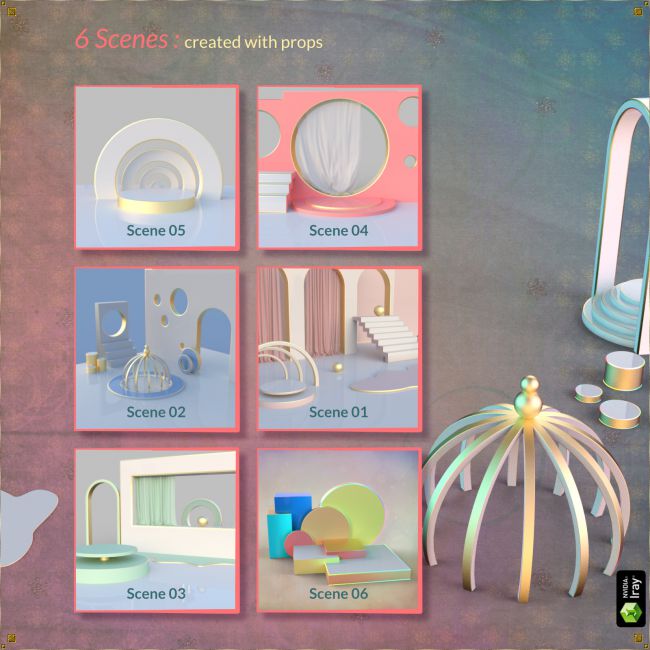The image size is (650, 650).
Task: Click the Scene 03 thumbnail
Action: (x=156, y=530)
